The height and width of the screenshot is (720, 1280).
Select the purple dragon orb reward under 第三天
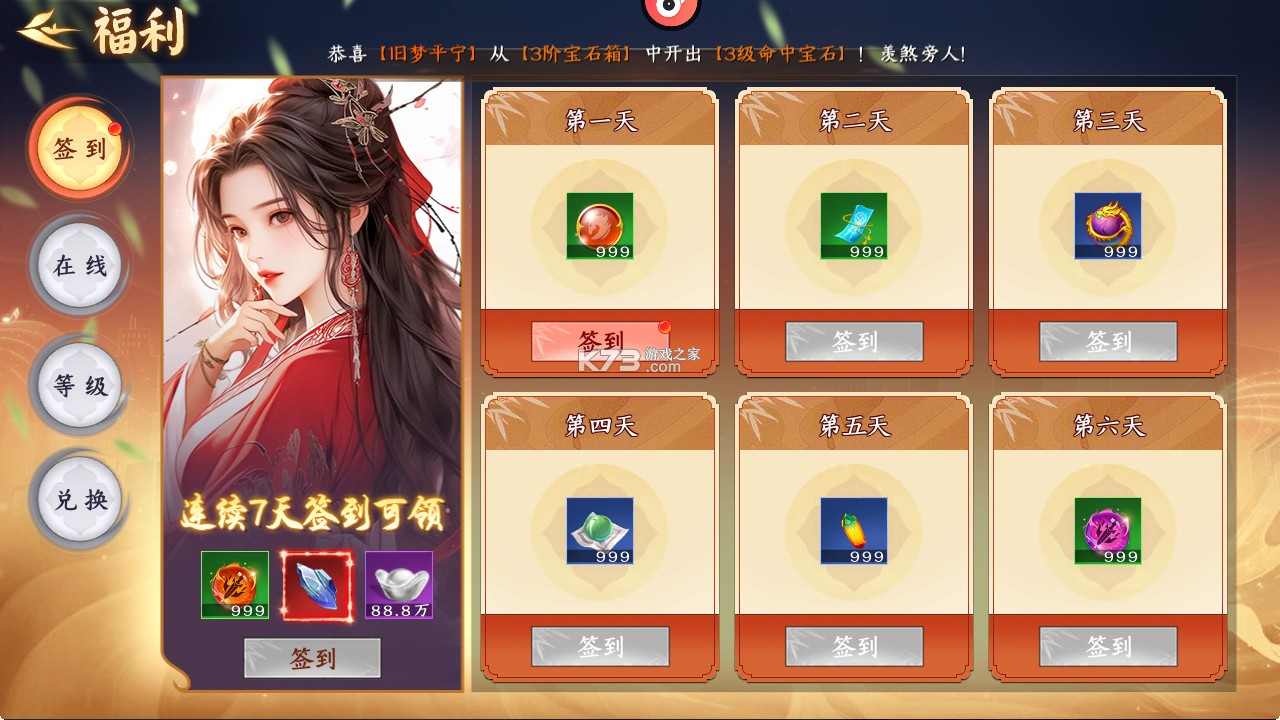[x=1110, y=224]
